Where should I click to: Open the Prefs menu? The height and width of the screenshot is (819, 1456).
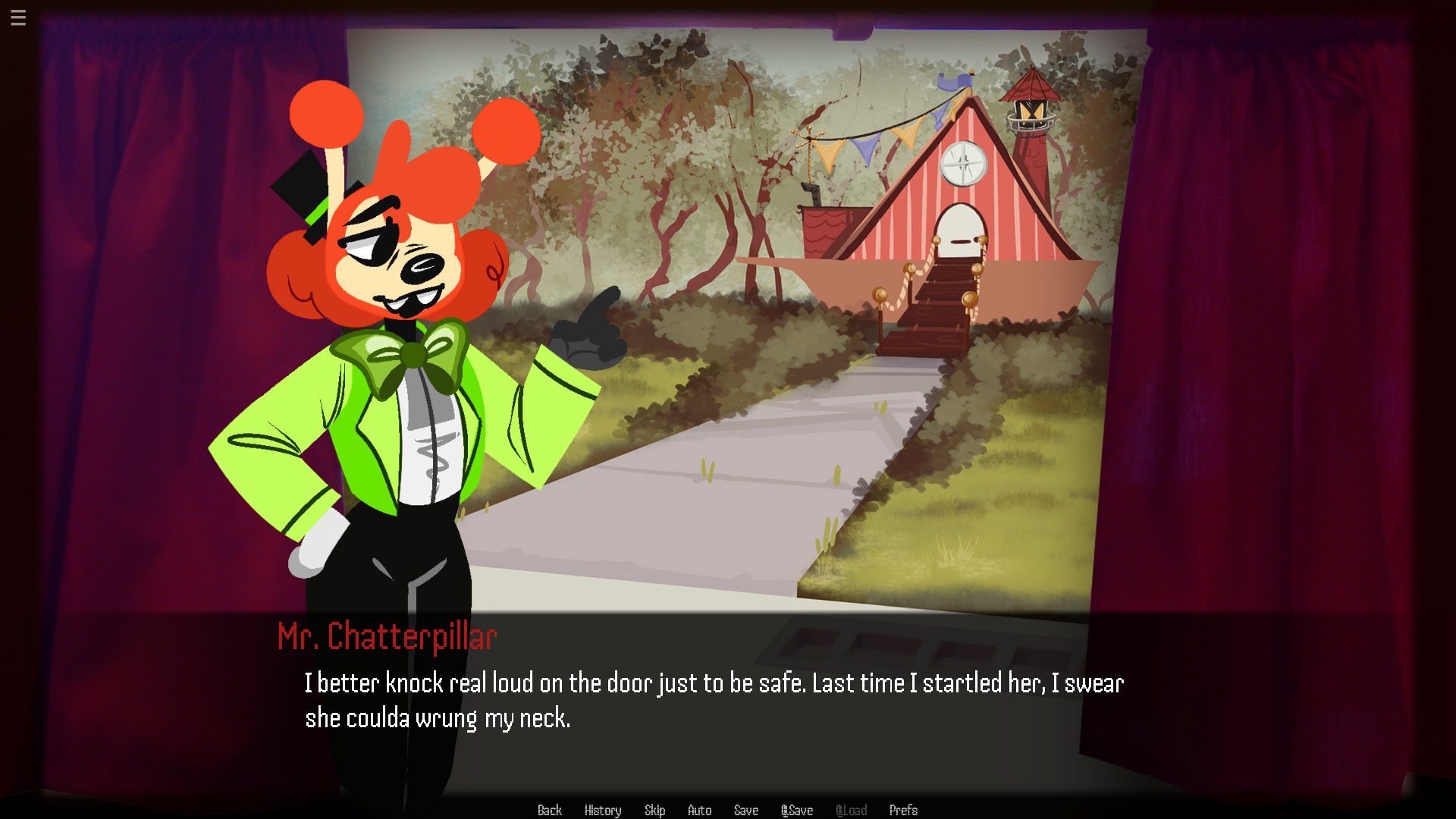[x=903, y=810]
